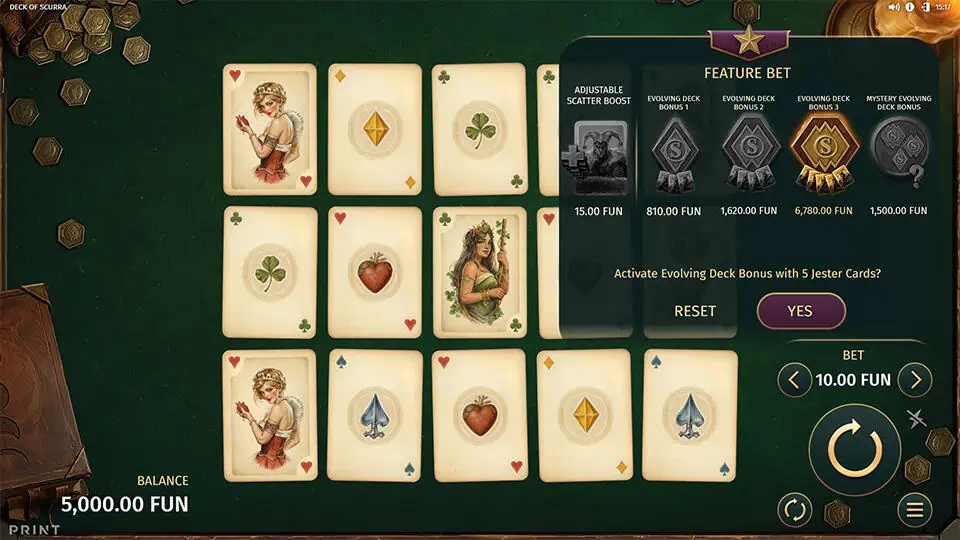Open the autoplay settings button
The width and height of the screenshot is (960, 540).
[795, 510]
